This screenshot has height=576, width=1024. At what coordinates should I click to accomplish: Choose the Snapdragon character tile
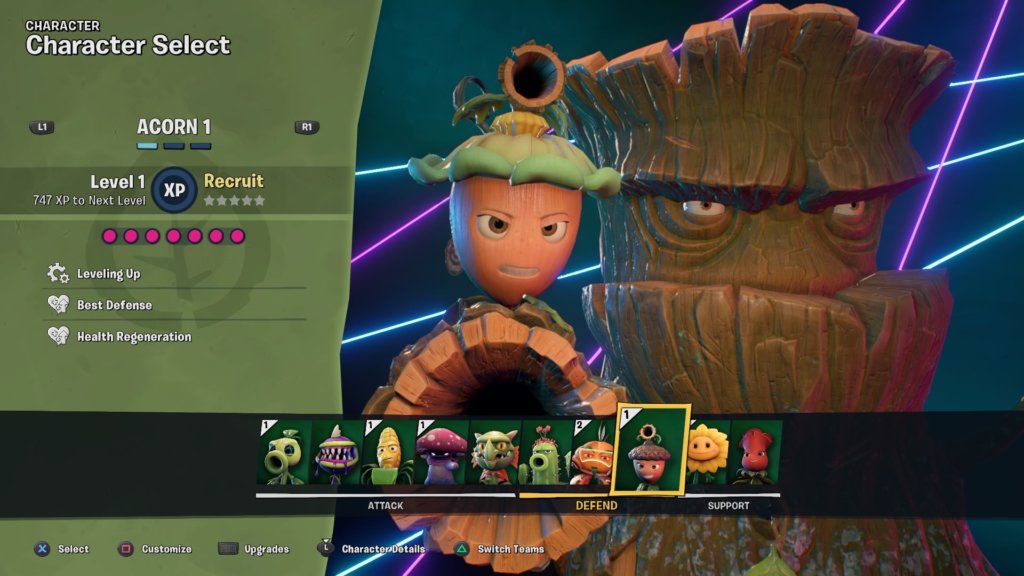click(x=493, y=453)
